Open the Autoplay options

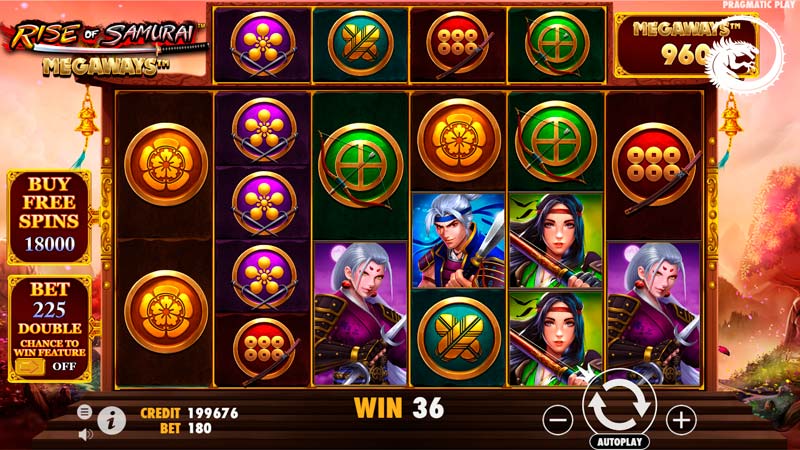618,441
